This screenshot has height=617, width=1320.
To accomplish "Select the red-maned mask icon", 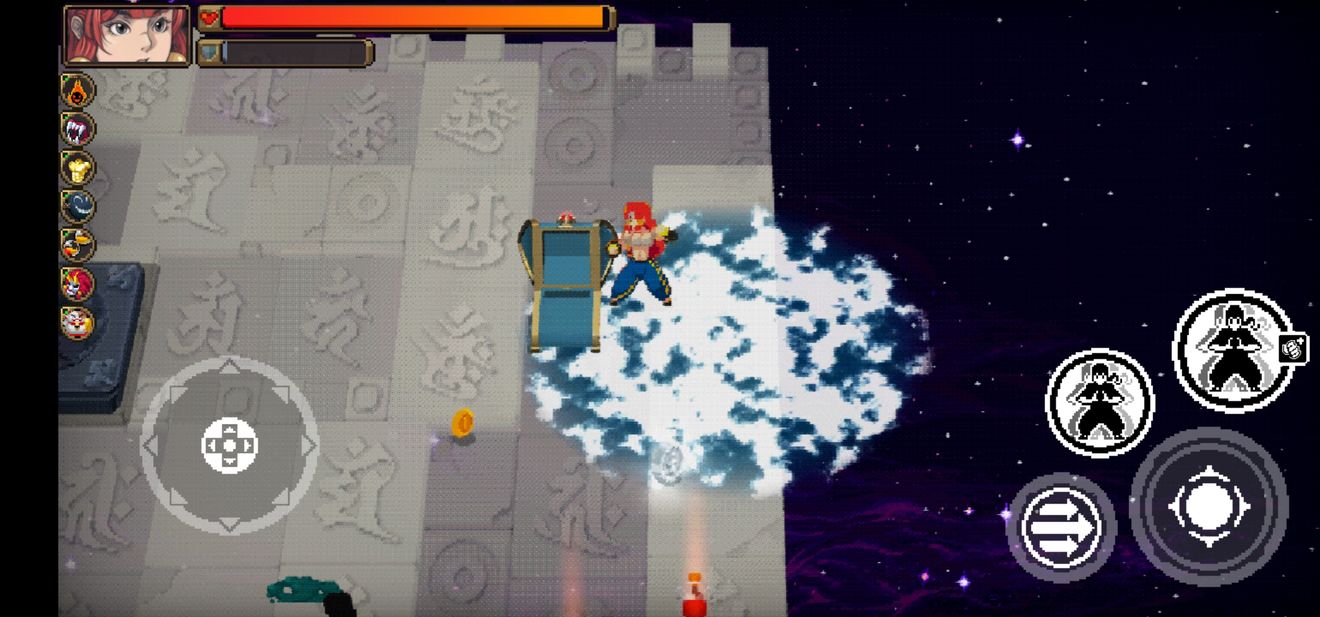I will click(x=78, y=284).
